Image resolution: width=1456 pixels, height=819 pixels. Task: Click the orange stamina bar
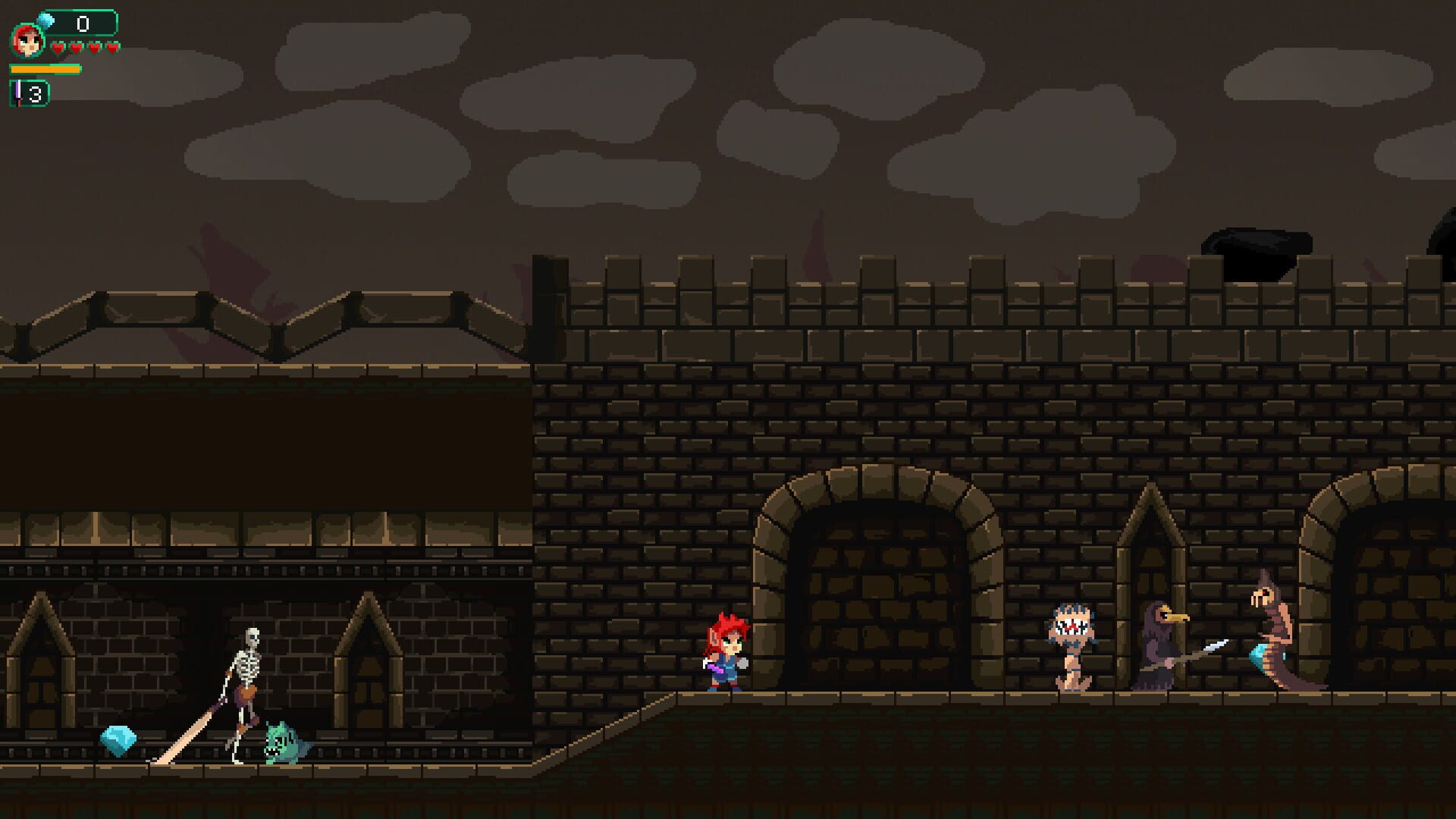(45, 68)
